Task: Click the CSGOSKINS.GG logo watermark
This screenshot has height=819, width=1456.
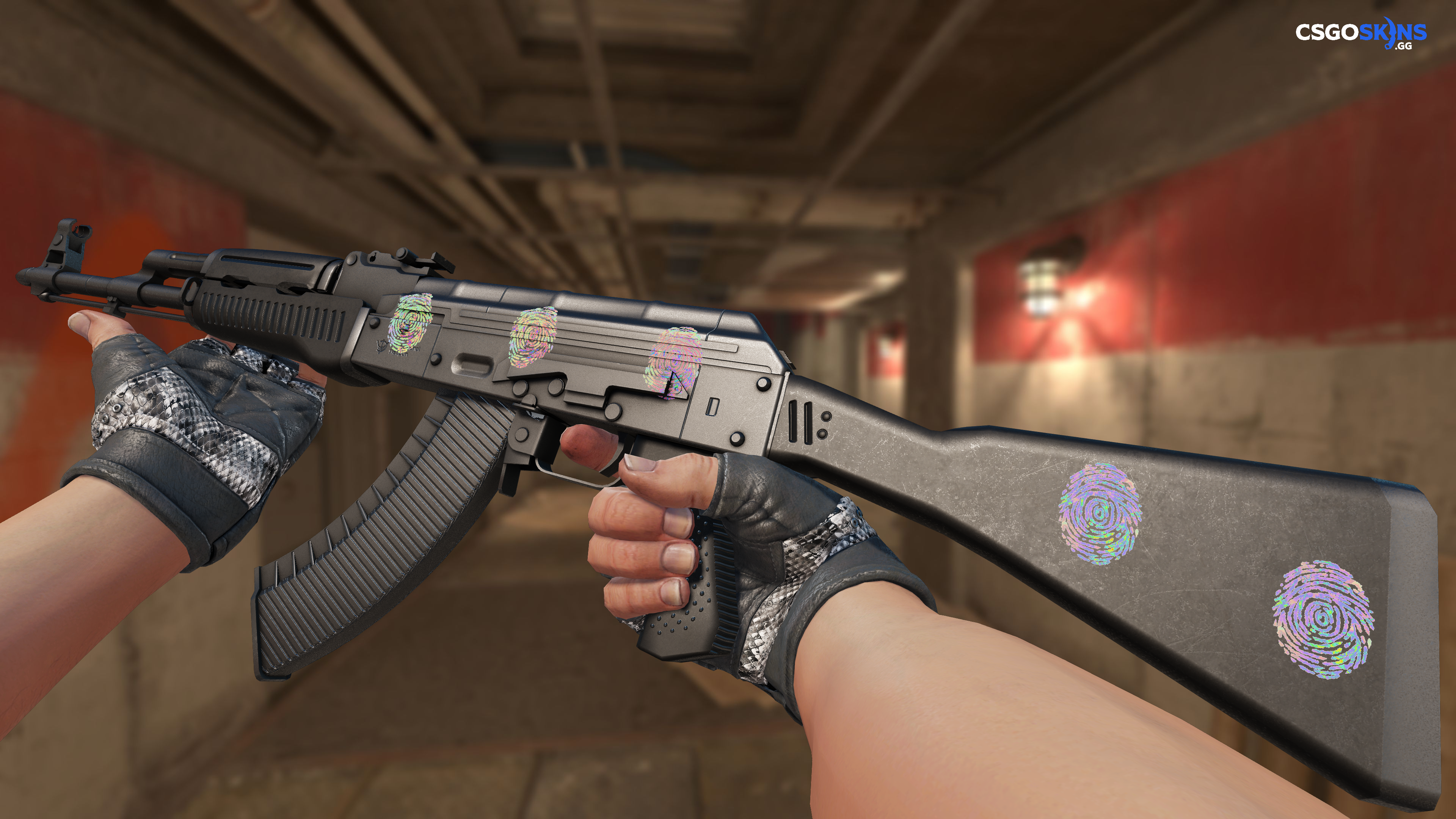Action: [x=1360, y=33]
